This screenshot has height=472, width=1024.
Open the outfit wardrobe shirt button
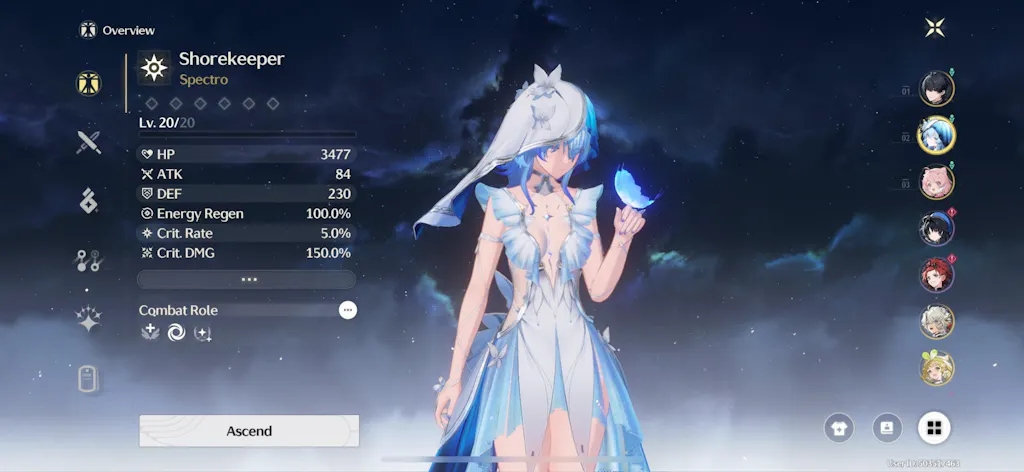839,428
